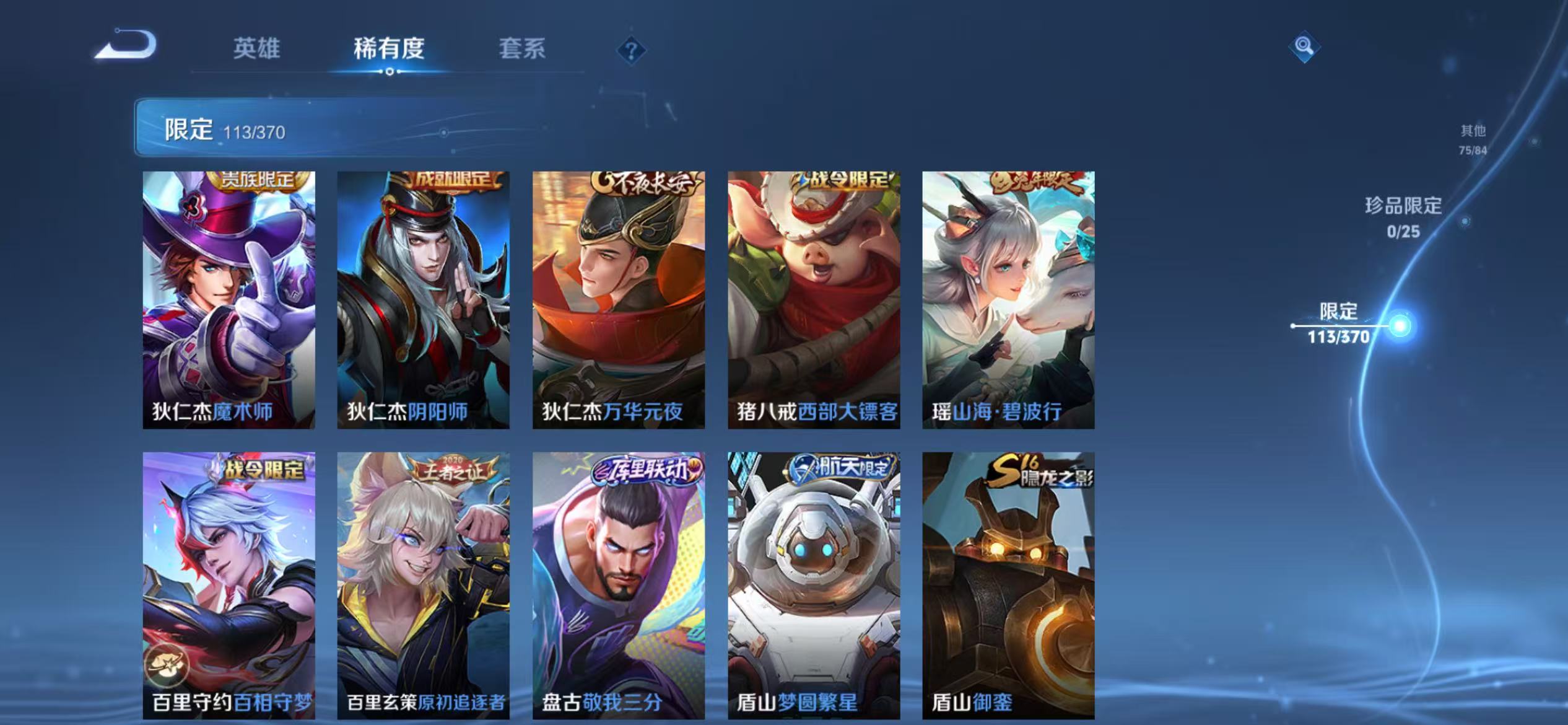Viewport: 1568px width, 725px height.
Task: Switch to the 英雄 tab
Action: pyautogui.click(x=256, y=49)
